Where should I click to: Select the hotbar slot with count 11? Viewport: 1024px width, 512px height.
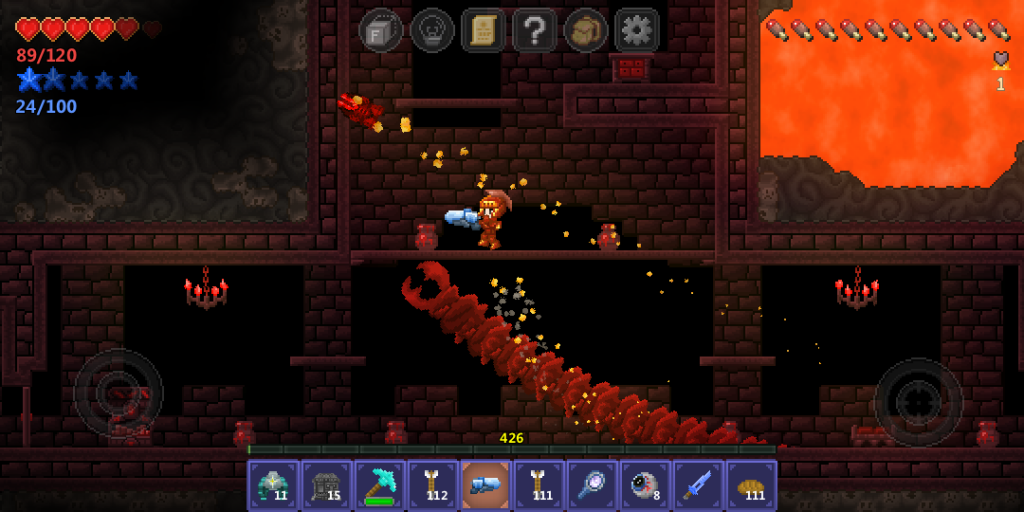pos(273,485)
